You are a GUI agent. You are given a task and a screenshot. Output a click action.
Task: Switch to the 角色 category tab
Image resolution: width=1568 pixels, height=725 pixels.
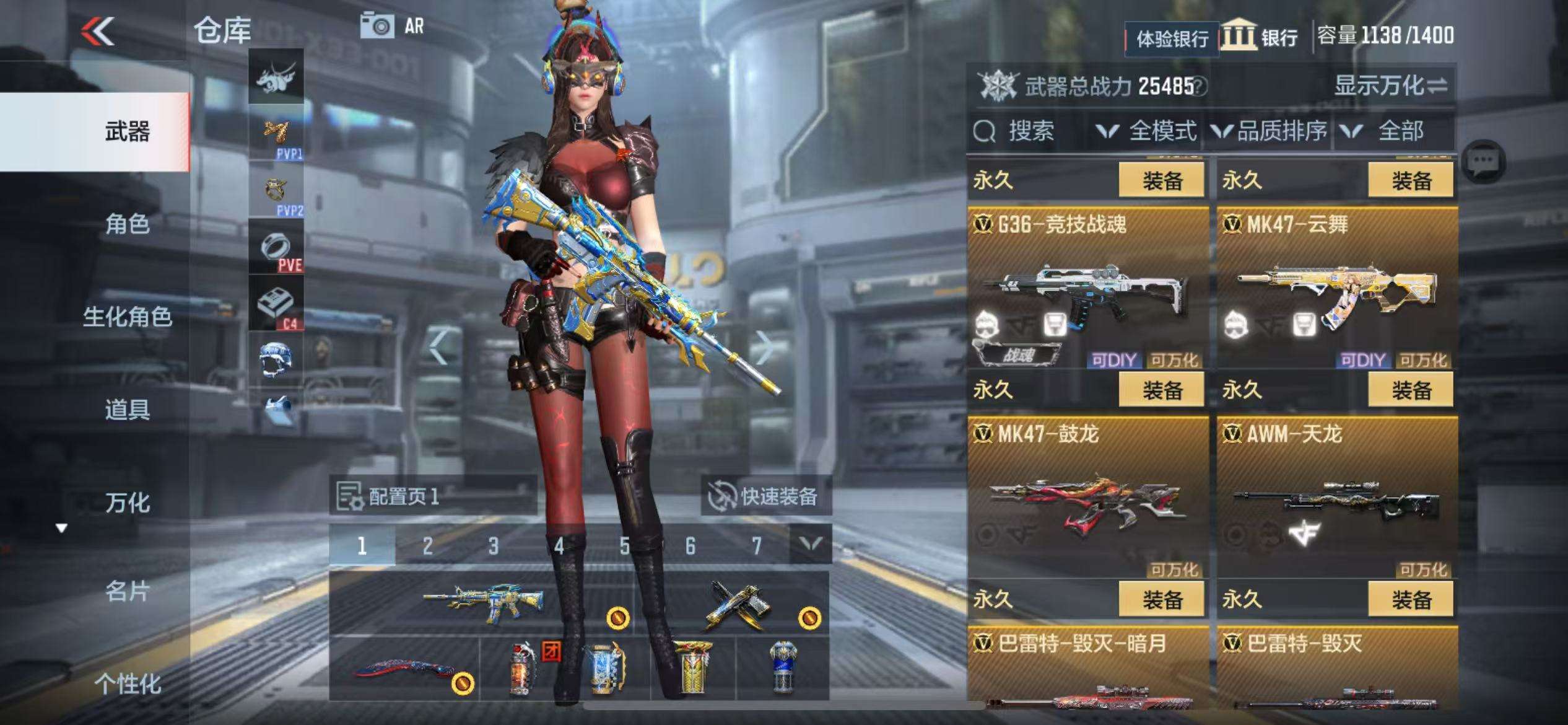point(127,224)
